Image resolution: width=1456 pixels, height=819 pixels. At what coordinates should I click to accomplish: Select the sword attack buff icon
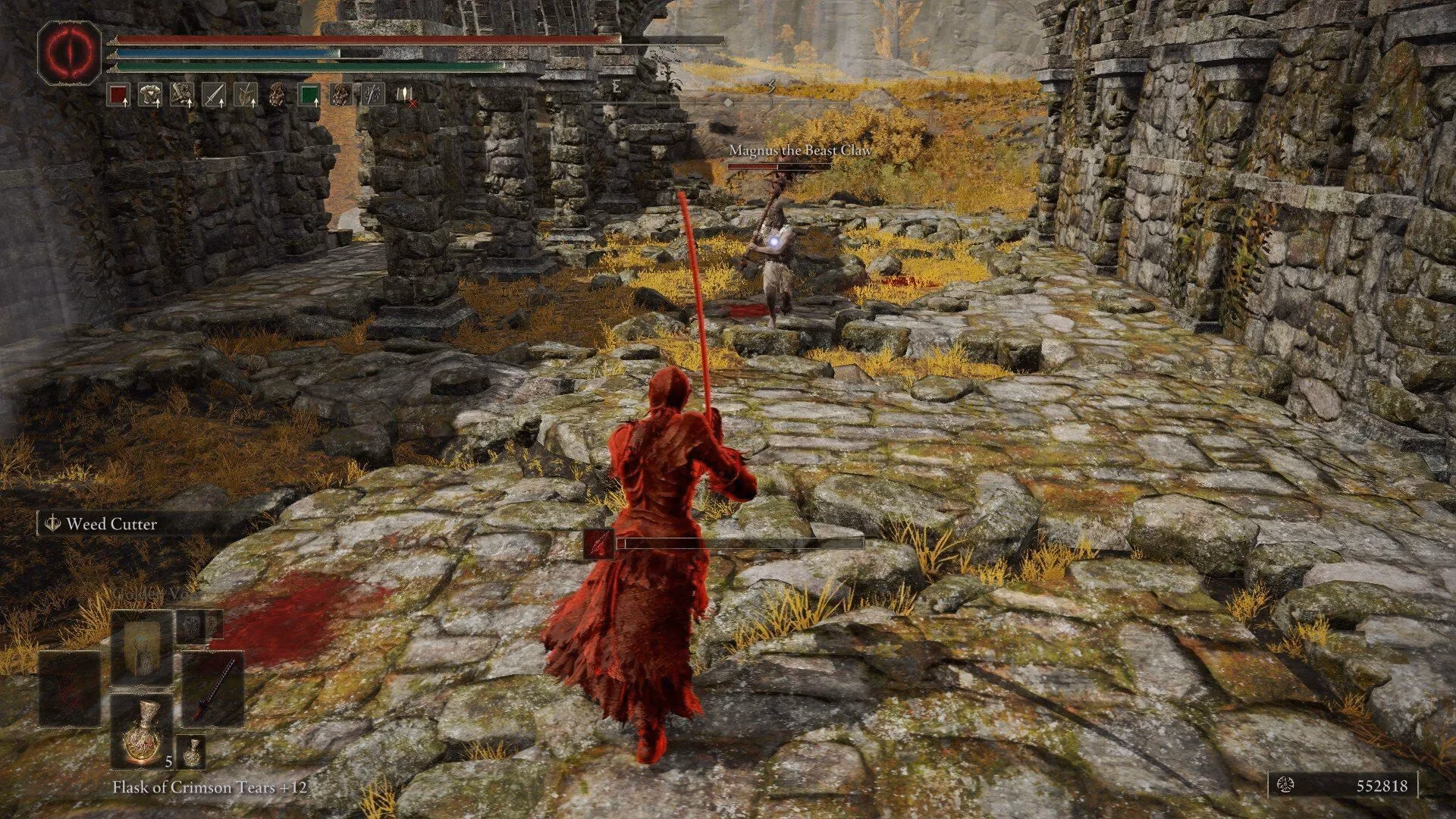pos(214,95)
